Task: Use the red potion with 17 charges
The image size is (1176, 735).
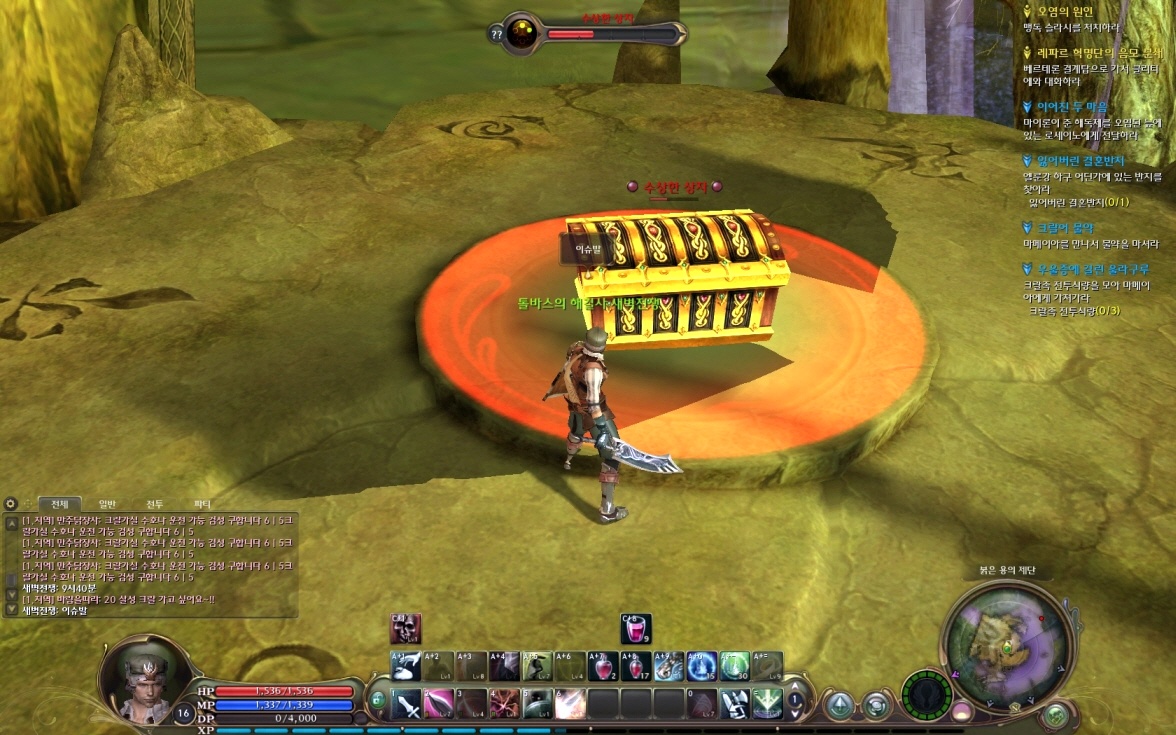Action: click(x=635, y=667)
